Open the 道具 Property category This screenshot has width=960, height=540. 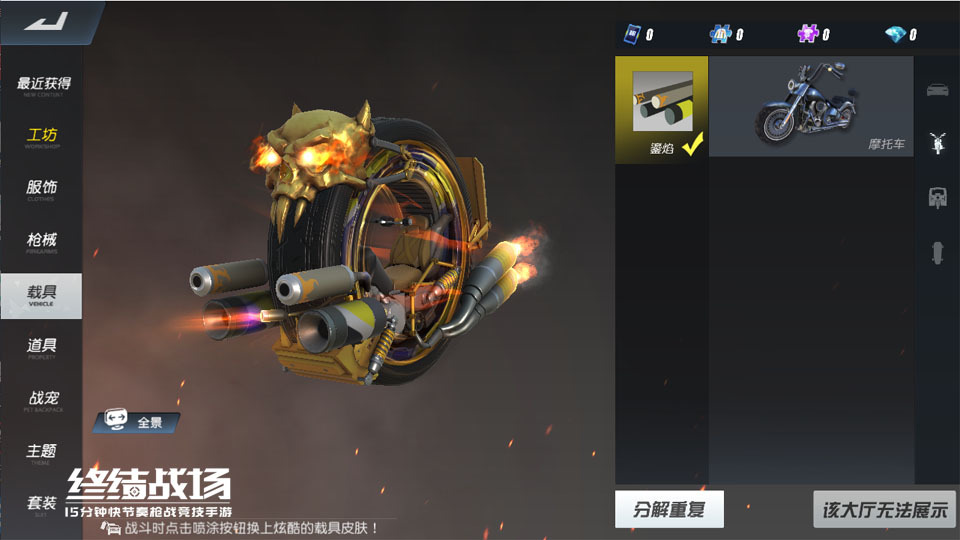pos(42,347)
